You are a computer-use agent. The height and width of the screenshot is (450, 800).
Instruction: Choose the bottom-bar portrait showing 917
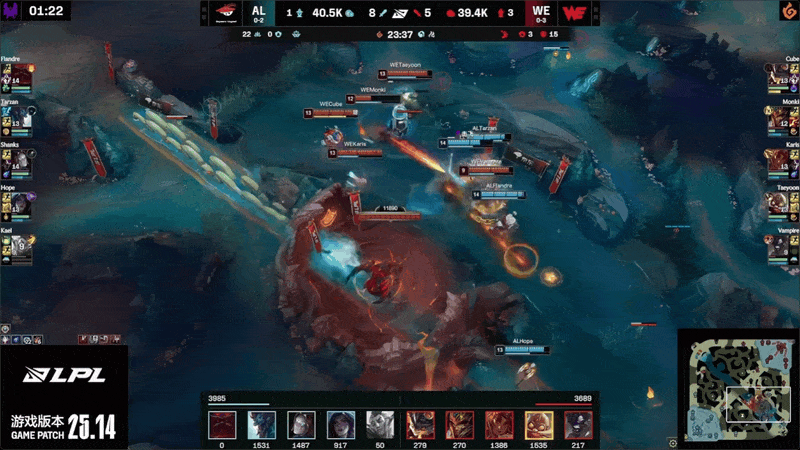[341, 425]
